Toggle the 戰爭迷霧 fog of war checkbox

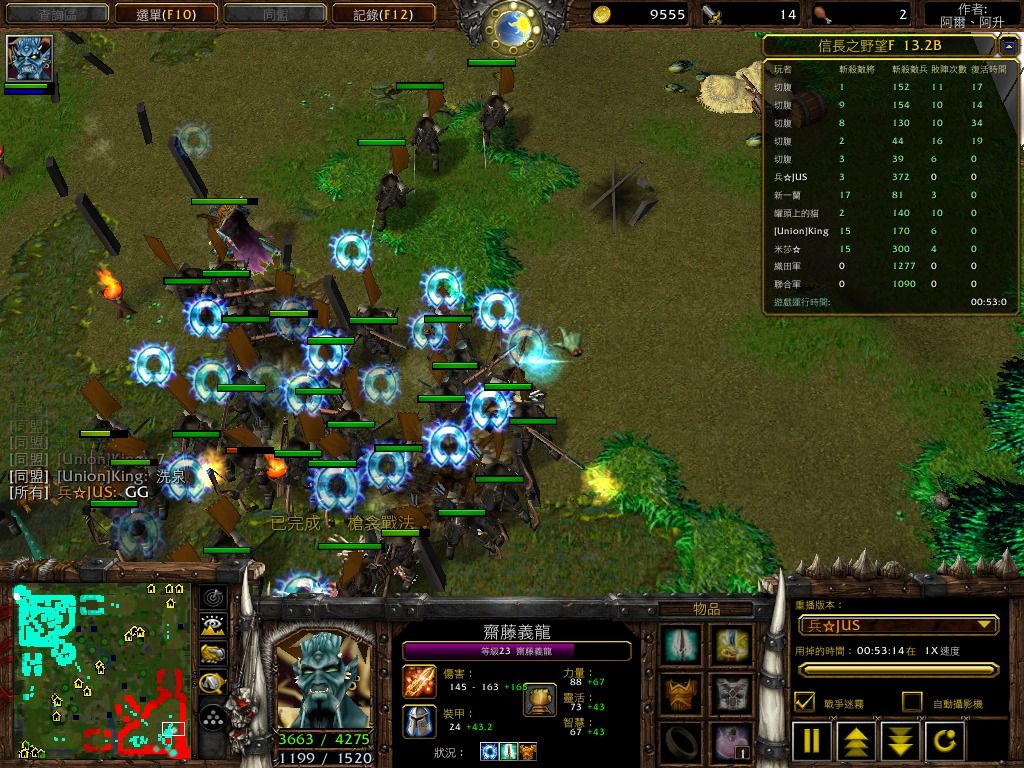click(x=804, y=703)
